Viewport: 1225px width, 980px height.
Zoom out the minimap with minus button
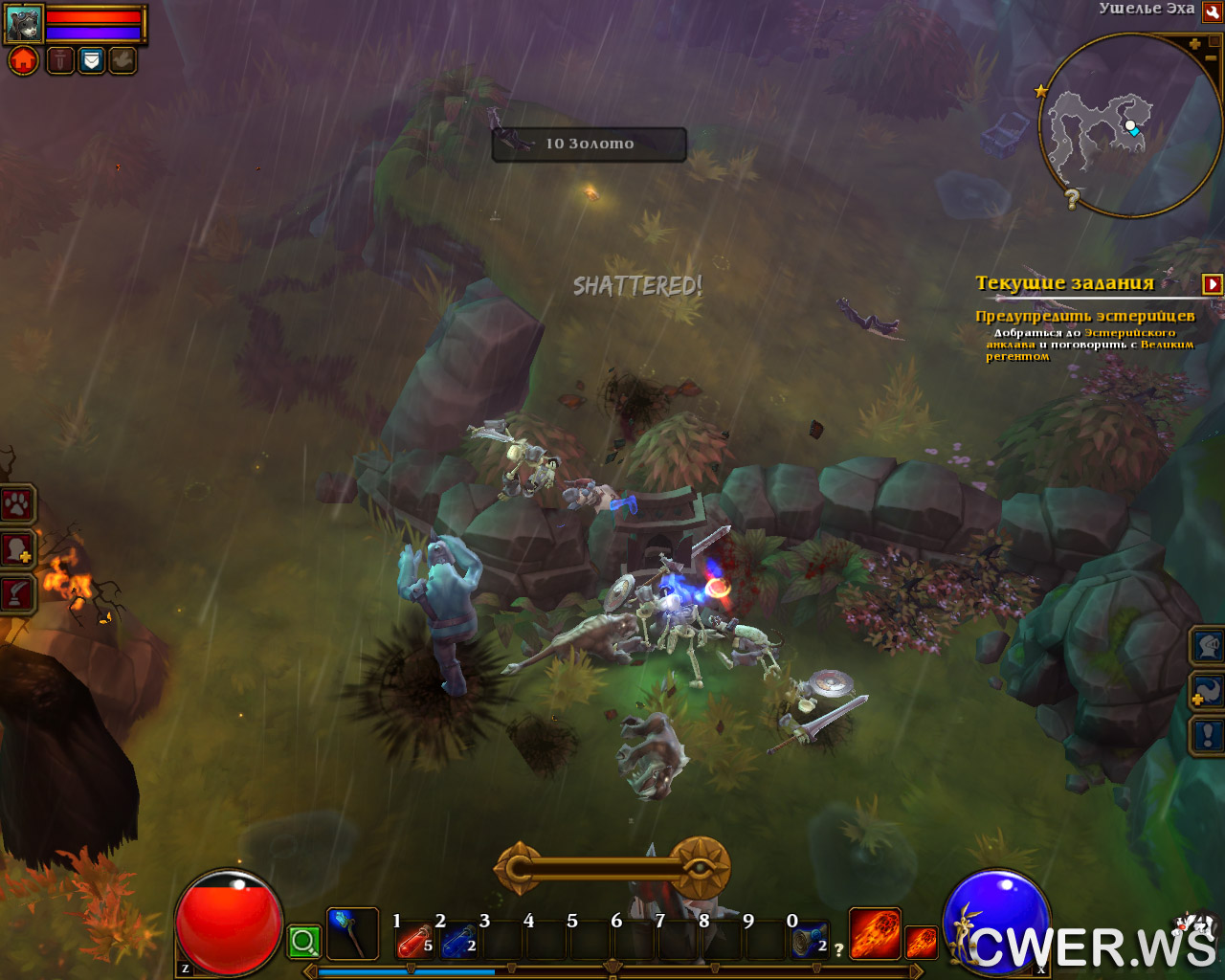pyautogui.click(x=1211, y=58)
